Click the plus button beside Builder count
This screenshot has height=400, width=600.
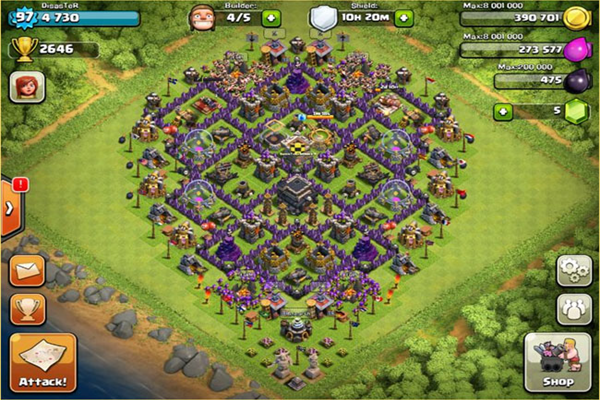[x=271, y=18]
